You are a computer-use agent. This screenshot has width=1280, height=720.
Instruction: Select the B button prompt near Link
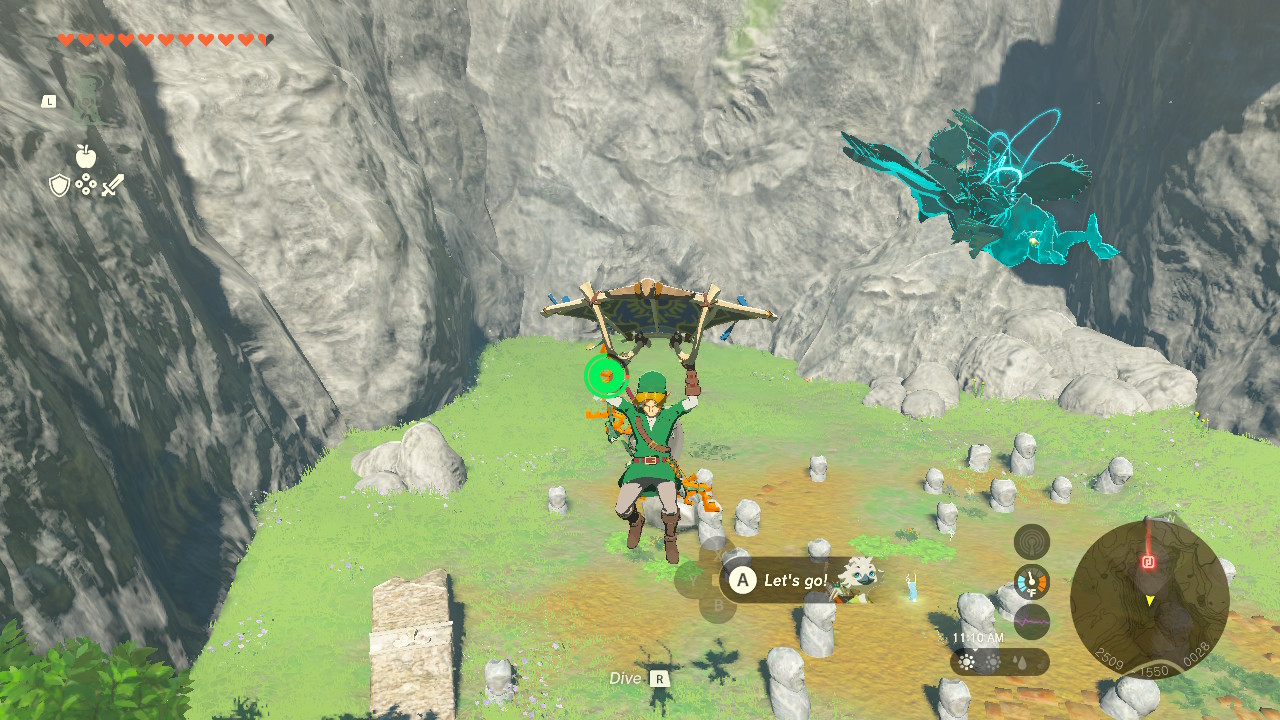pyautogui.click(x=718, y=604)
